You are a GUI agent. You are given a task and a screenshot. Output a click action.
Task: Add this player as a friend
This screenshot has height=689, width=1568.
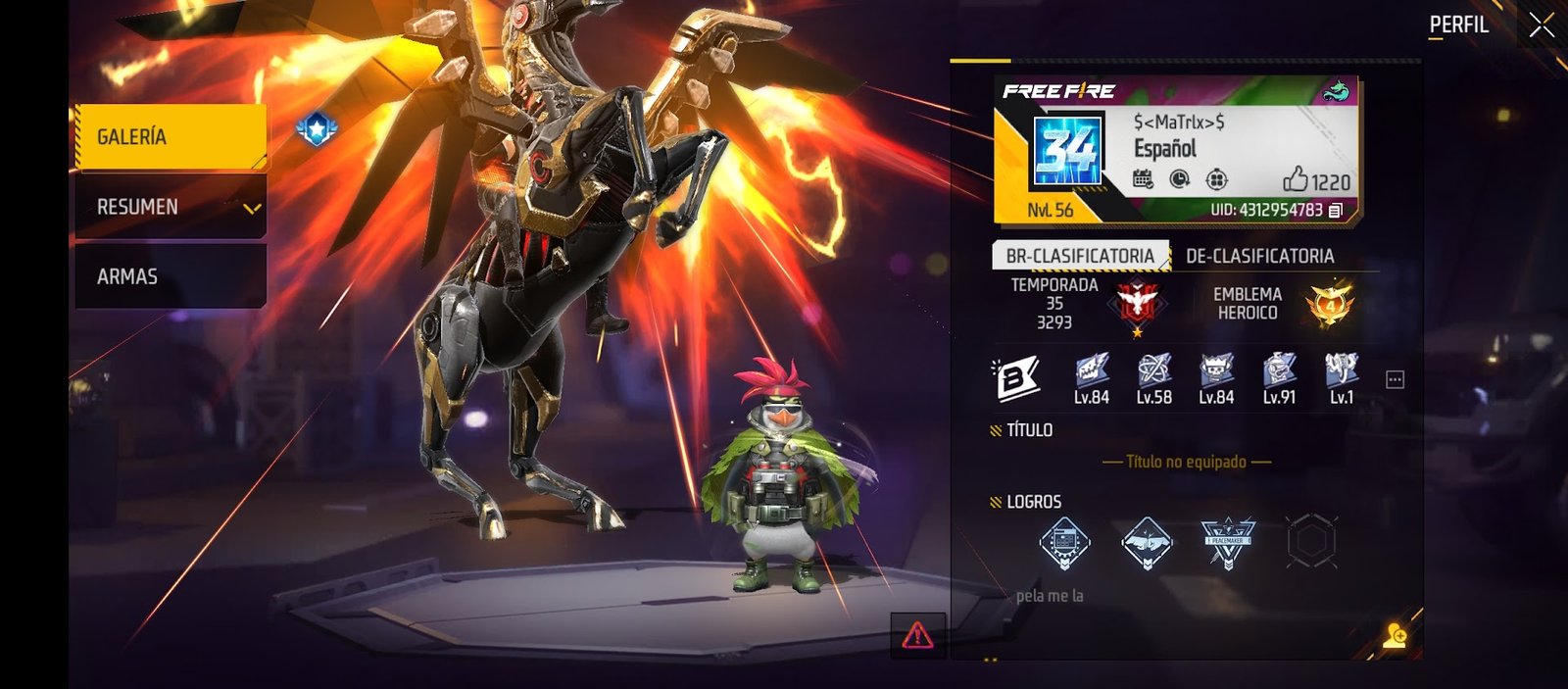(1395, 636)
